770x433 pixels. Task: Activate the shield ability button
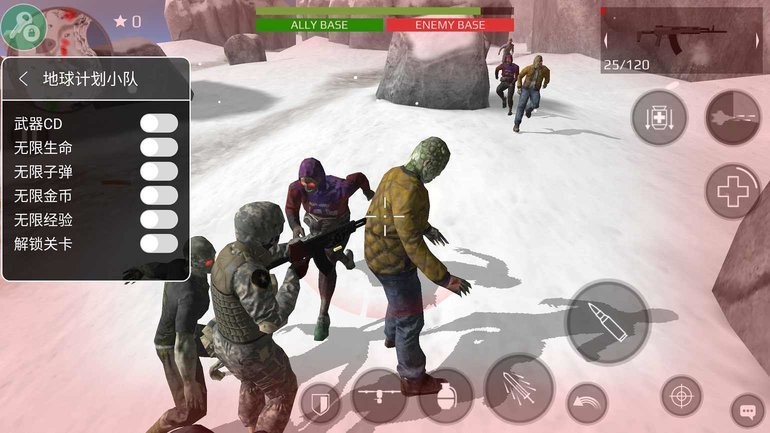320,402
